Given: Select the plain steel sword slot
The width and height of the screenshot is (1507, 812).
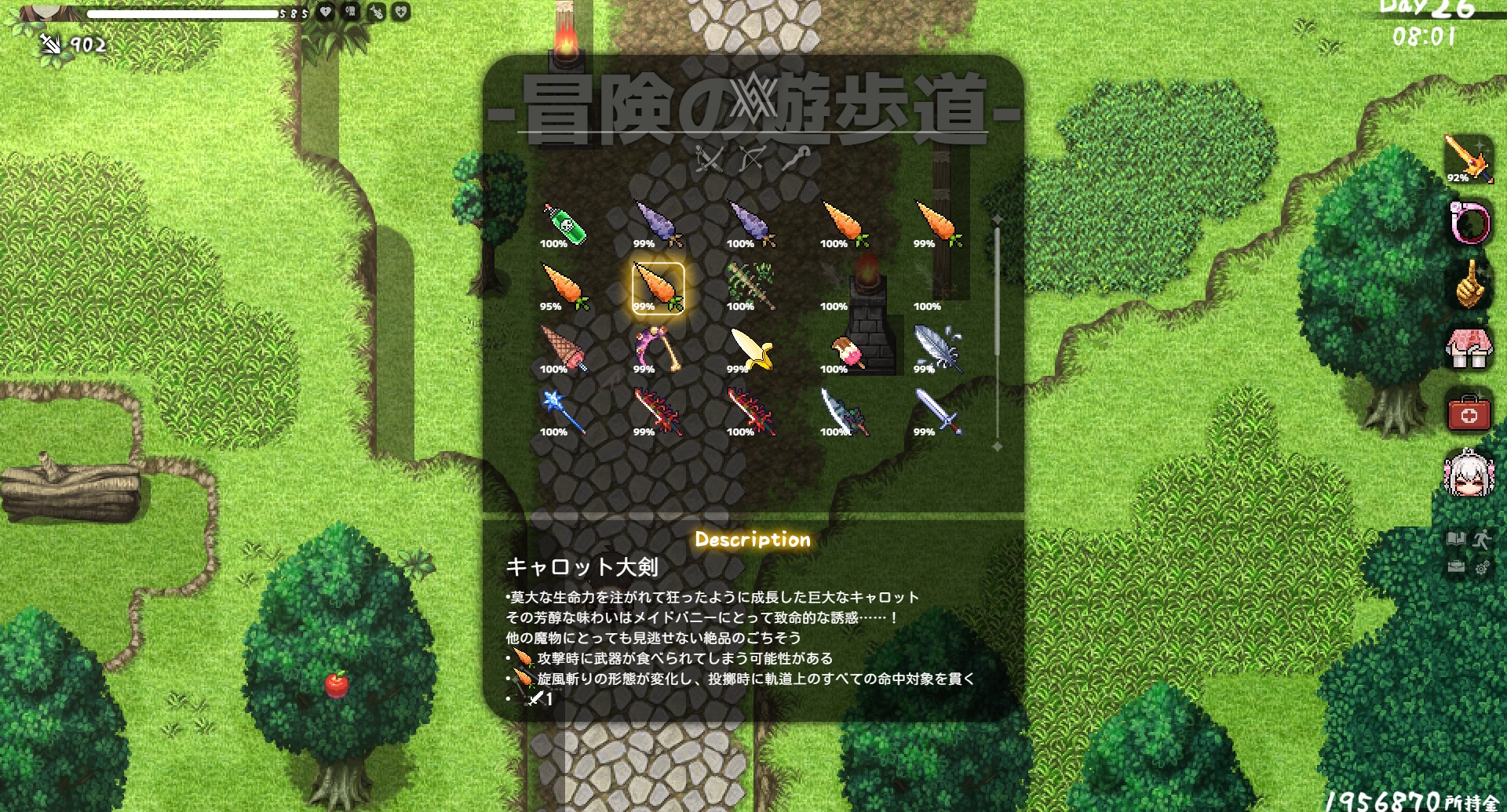Looking at the screenshot, I should [939, 413].
